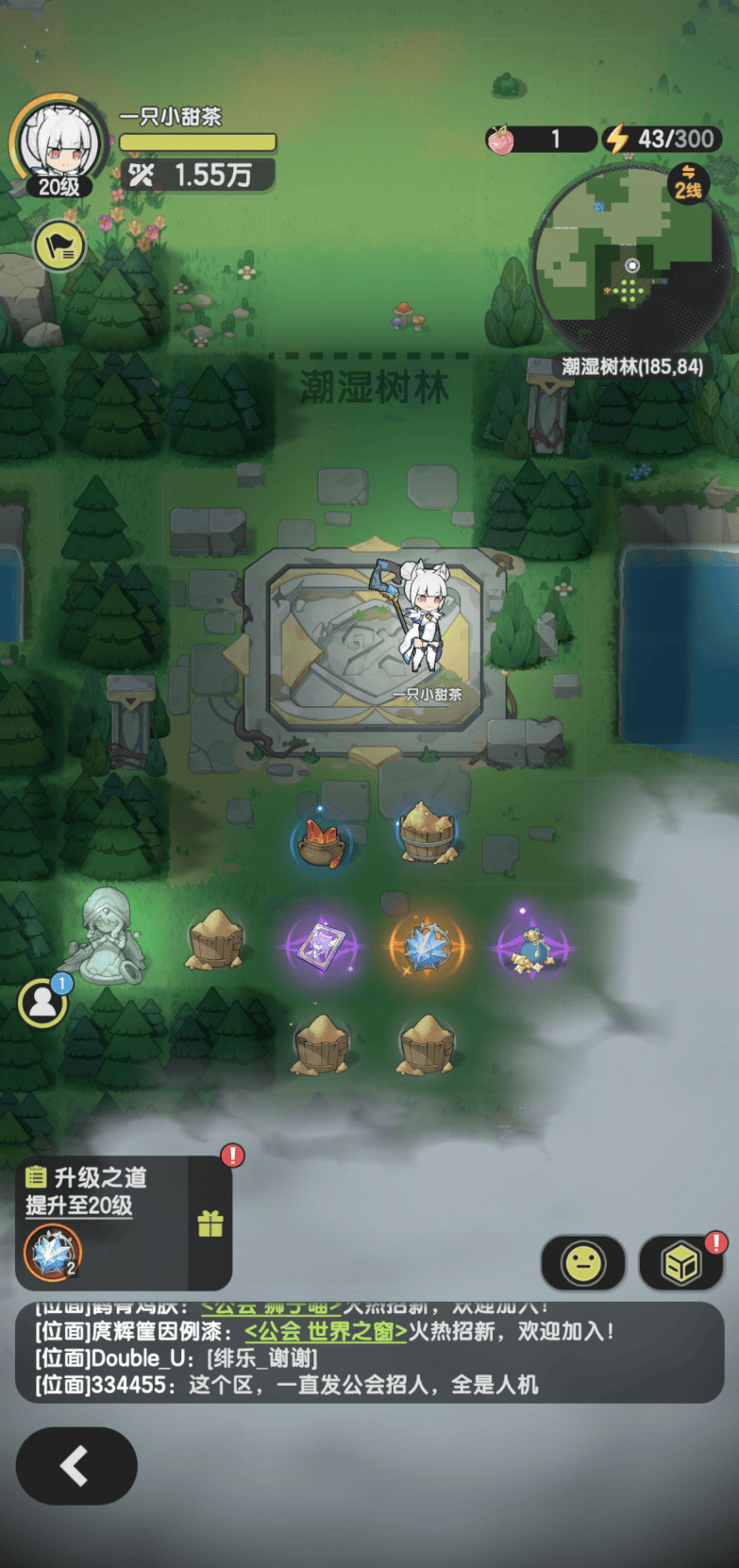Claim the green gift box reward

click(x=210, y=1223)
